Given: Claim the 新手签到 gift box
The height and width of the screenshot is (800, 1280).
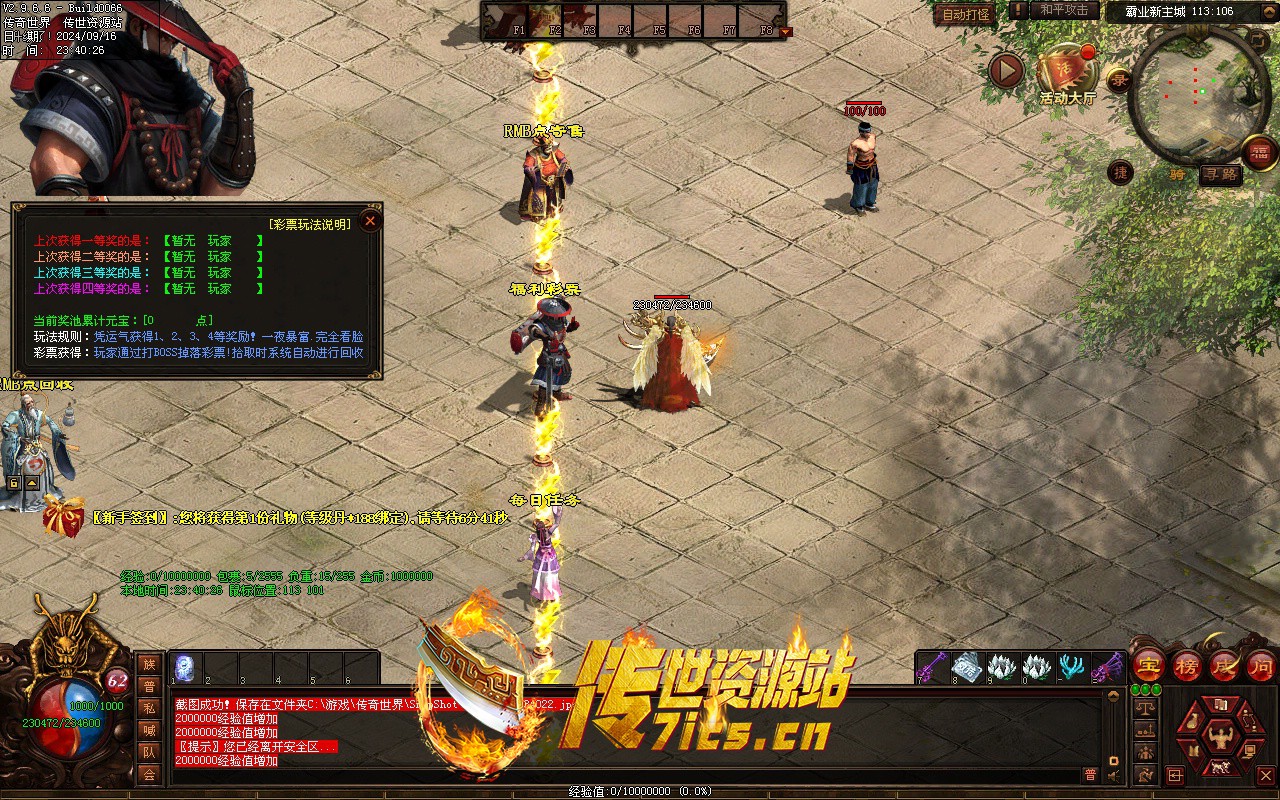Looking at the screenshot, I should tap(63, 518).
